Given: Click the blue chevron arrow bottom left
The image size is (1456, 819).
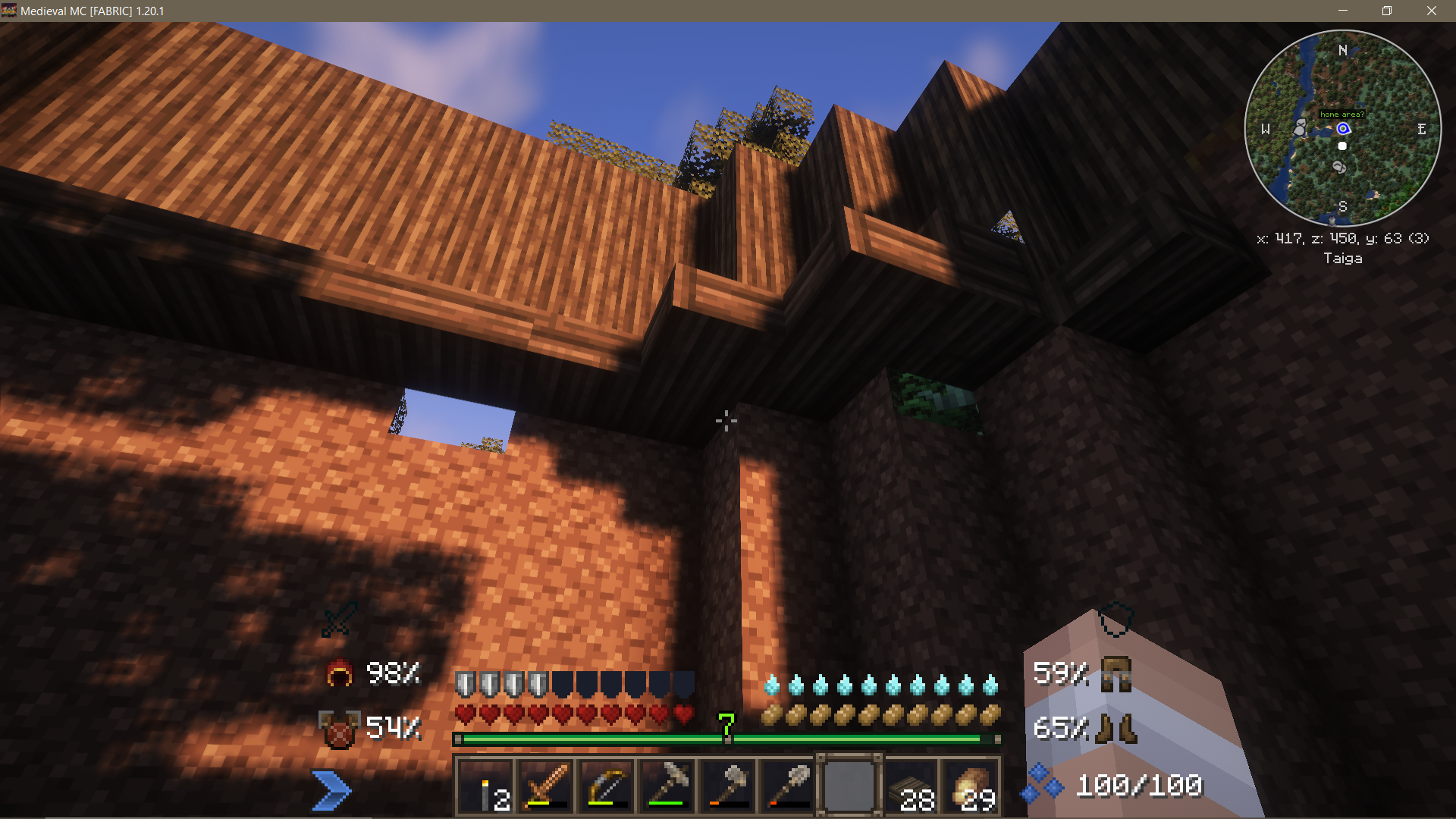Looking at the screenshot, I should pyautogui.click(x=332, y=789).
